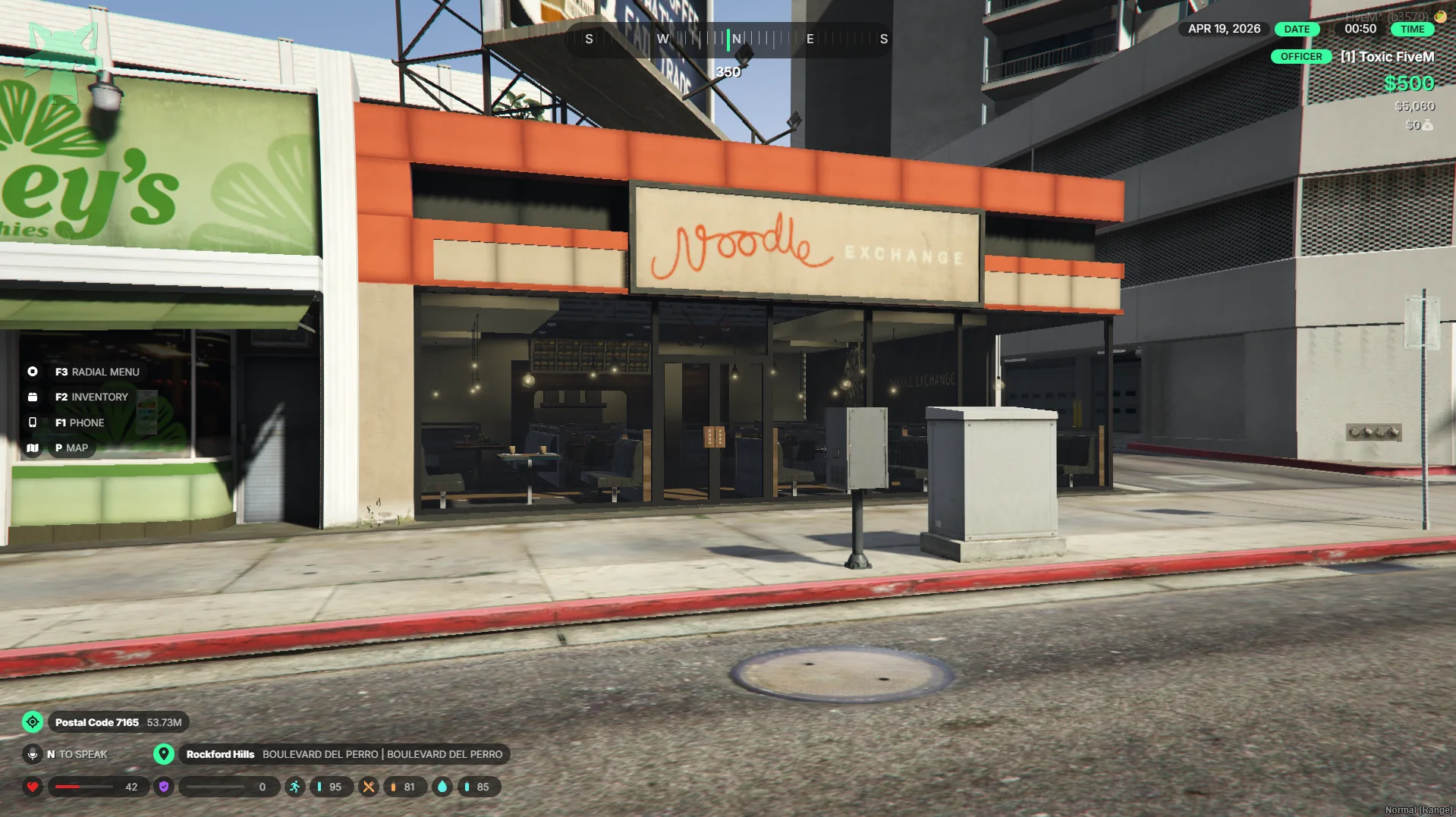Select the phone icon in the shortcut list
The height and width of the screenshot is (817, 1456).
click(x=33, y=423)
